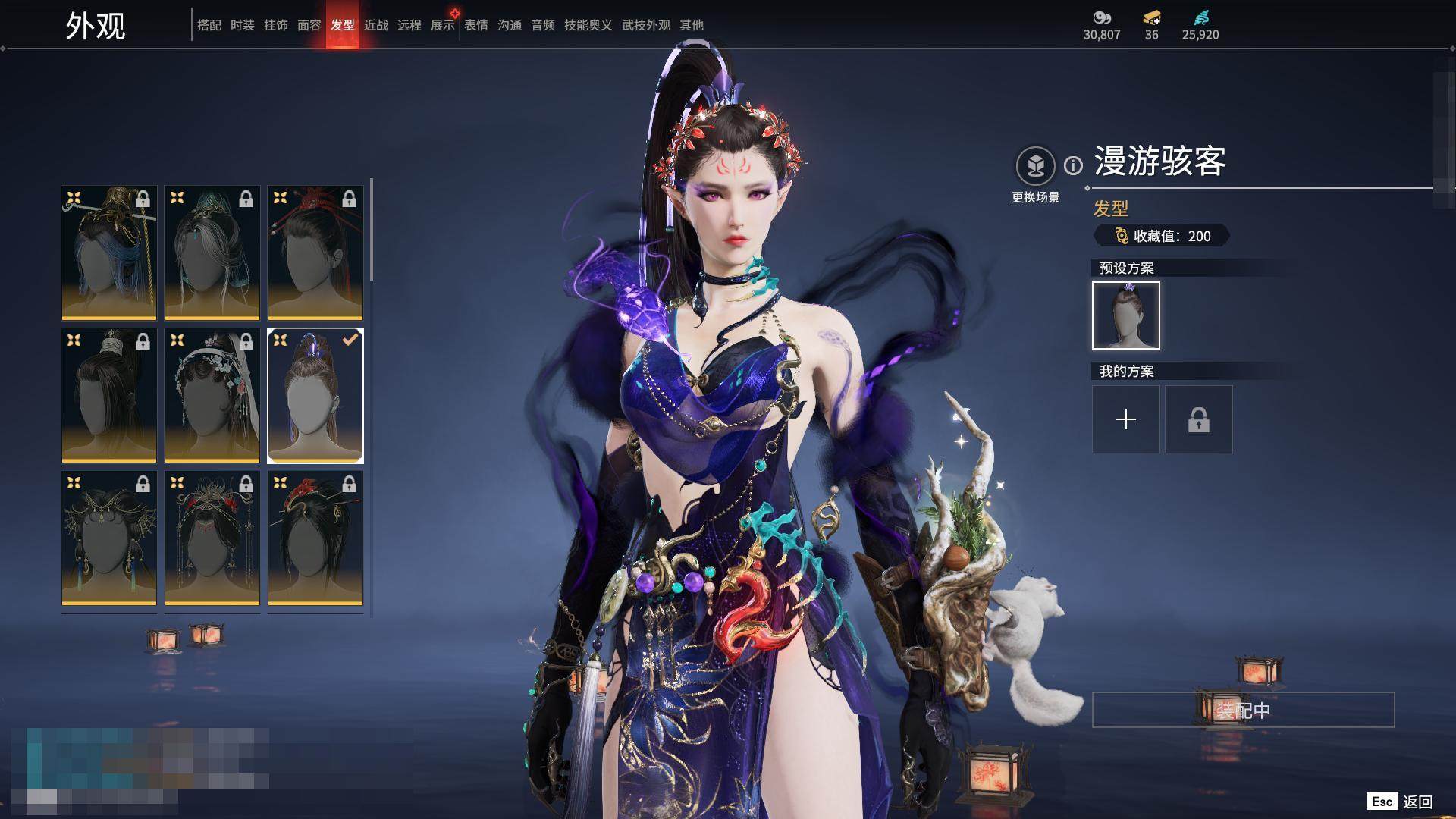Click the 装配中 equip button
1456x819 pixels.
pyautogui.click(x=1243, y=710)
